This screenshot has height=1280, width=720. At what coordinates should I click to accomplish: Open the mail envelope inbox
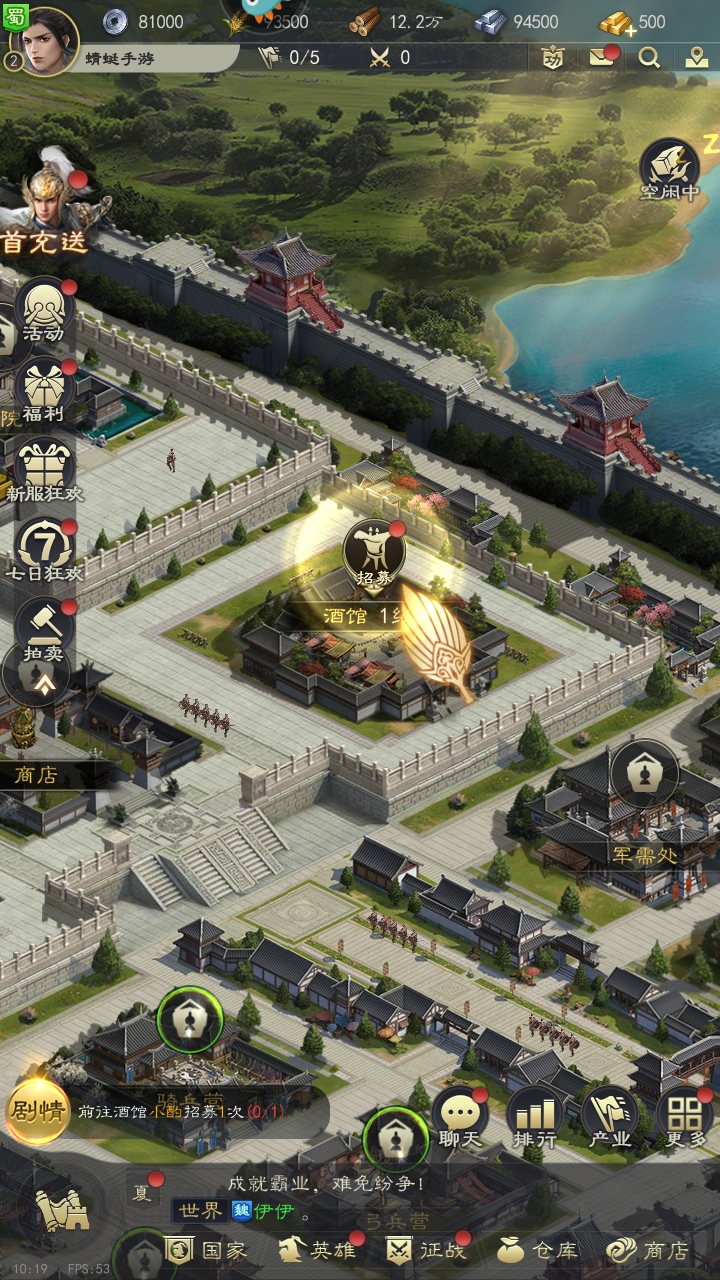point(602,57)
